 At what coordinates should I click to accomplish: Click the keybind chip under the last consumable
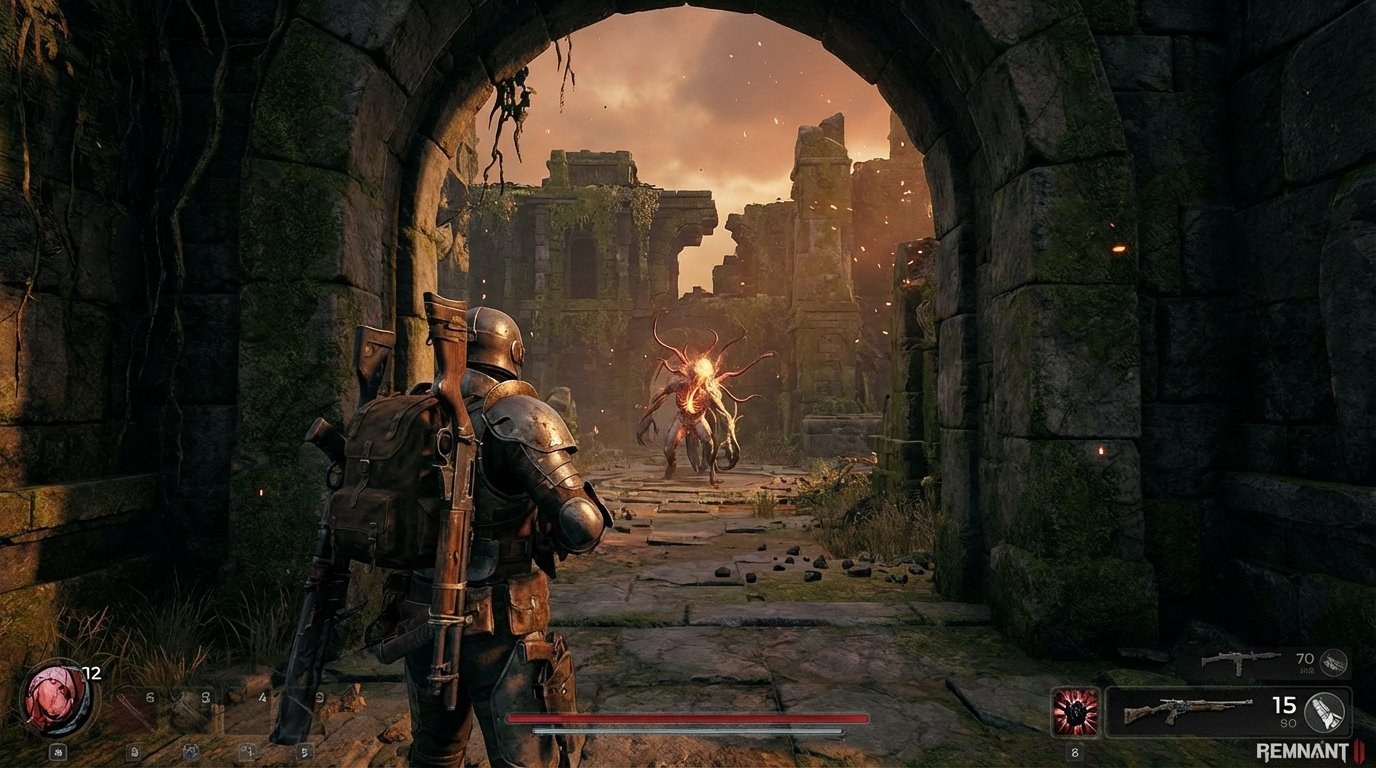305,752
